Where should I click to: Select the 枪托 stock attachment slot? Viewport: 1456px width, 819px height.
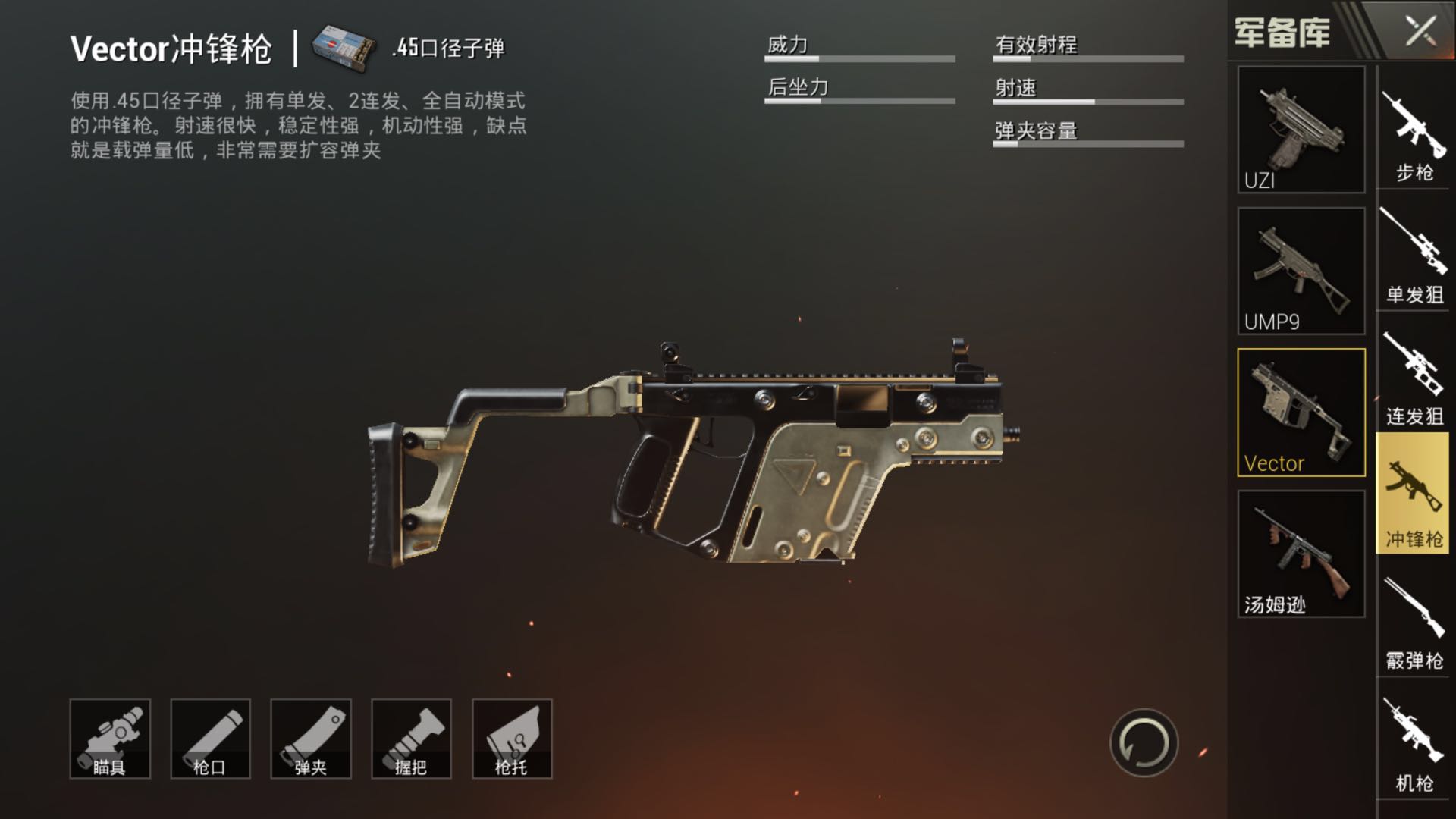click(512, 739)
